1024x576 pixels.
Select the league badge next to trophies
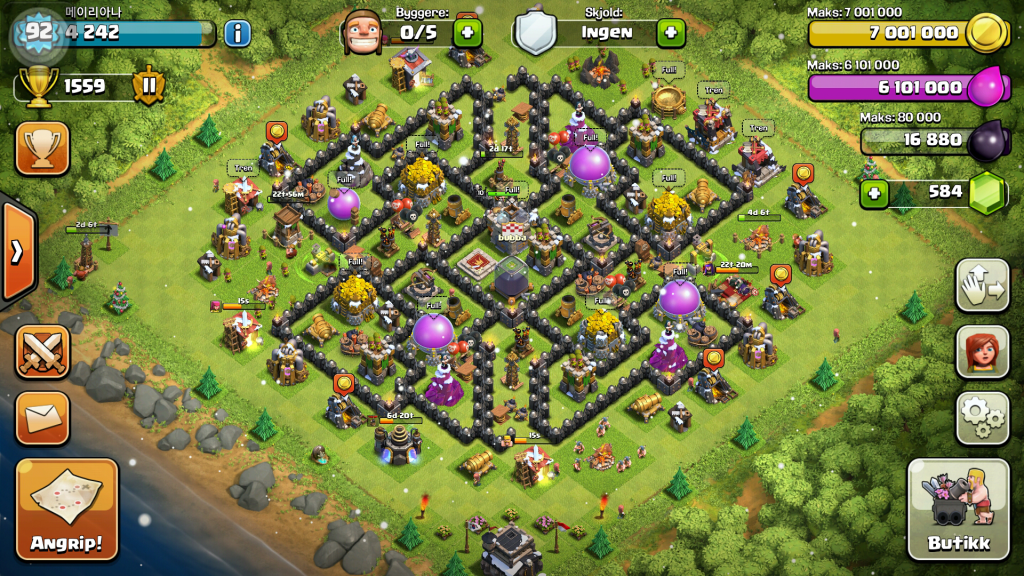pyautogui.click(x=148, y=87)
